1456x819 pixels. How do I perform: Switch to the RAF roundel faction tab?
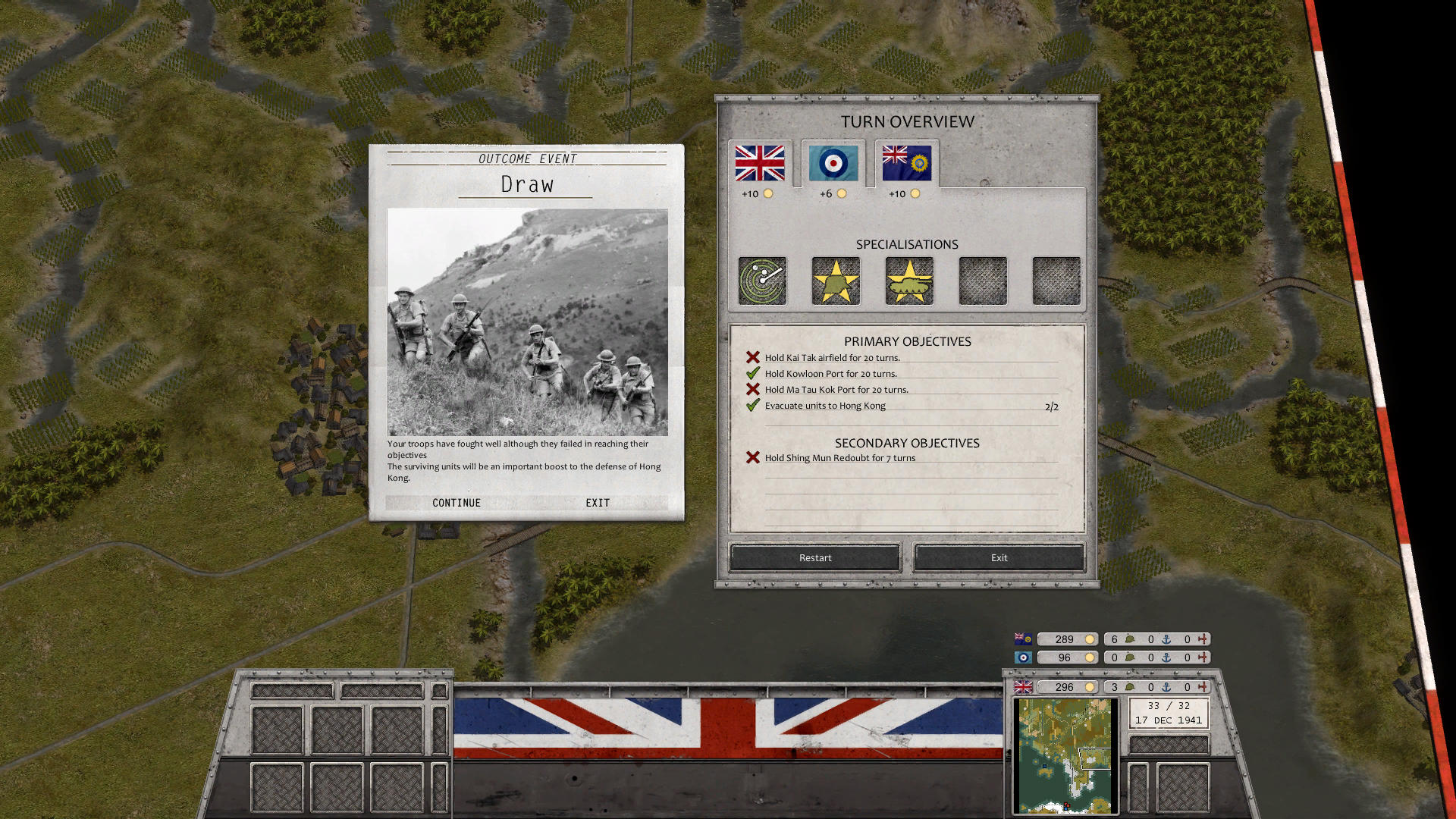point(832,162)
